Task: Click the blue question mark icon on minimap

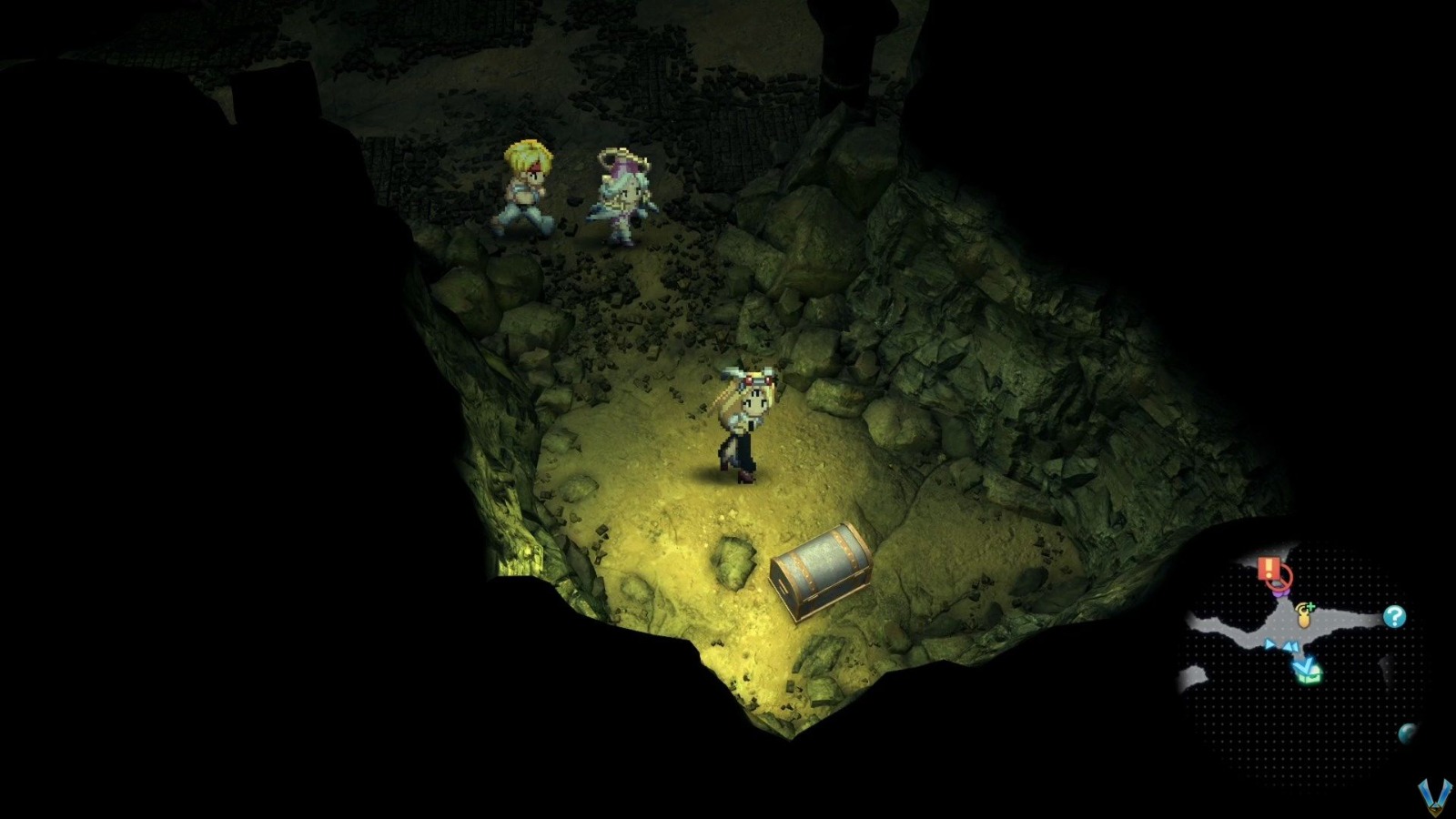Action: (x=1394, y=616)
